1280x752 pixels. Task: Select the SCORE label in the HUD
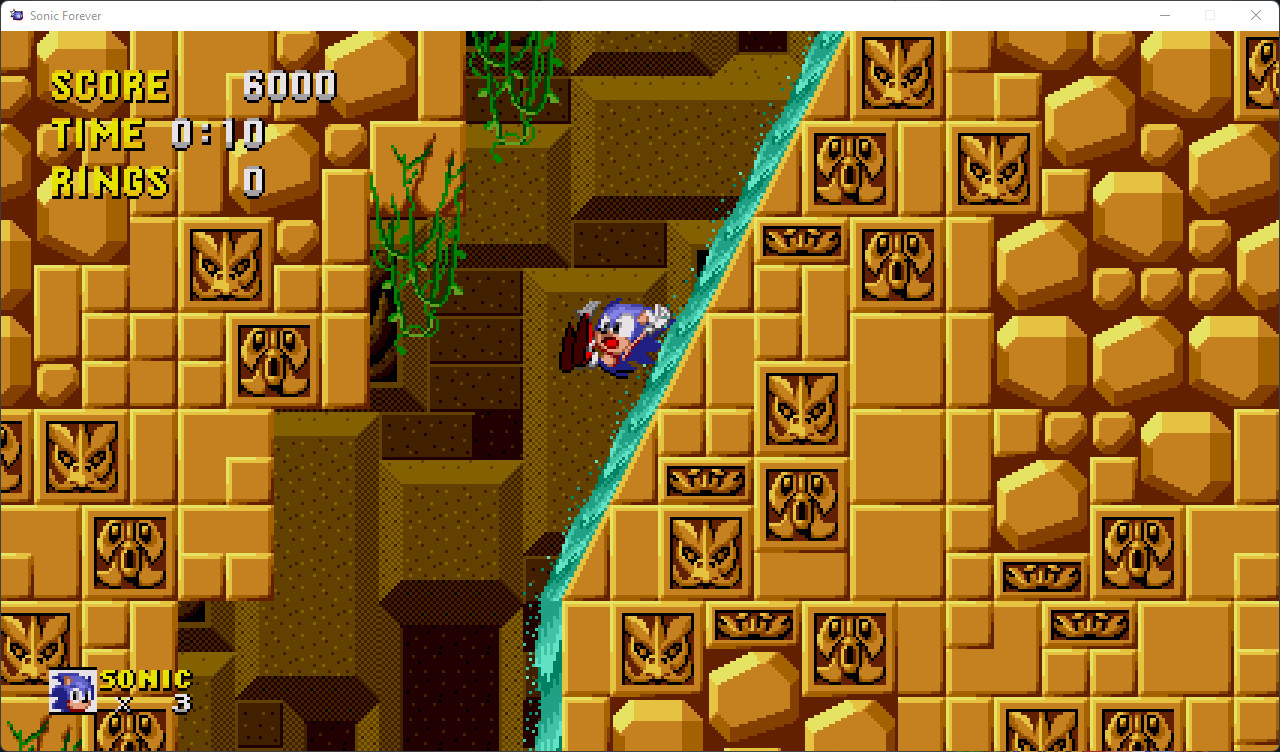[x=110, y=85]
